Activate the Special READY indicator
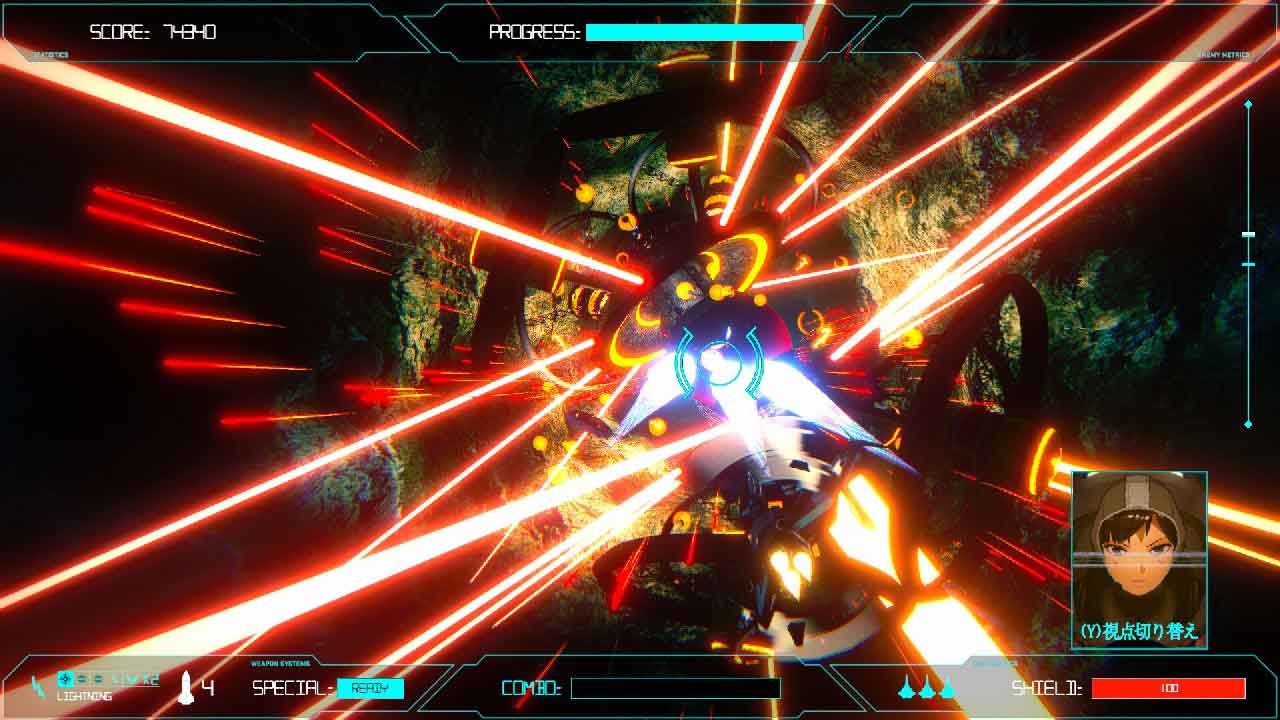 pos(370,688)
